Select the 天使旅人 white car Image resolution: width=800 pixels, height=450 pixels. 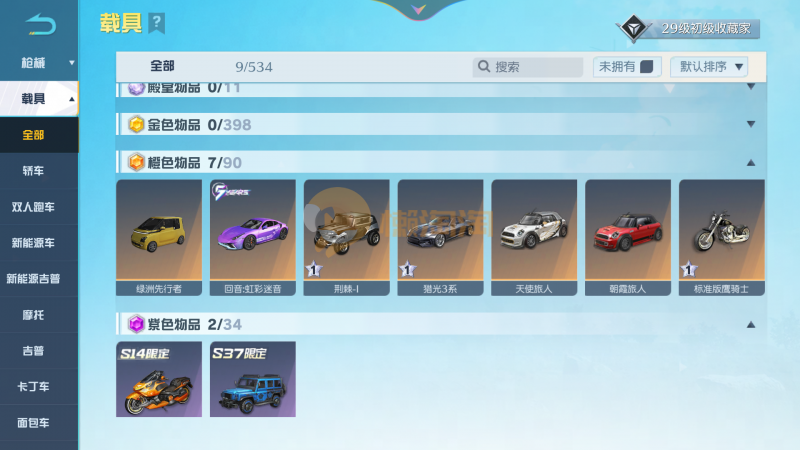pos(534,238)
